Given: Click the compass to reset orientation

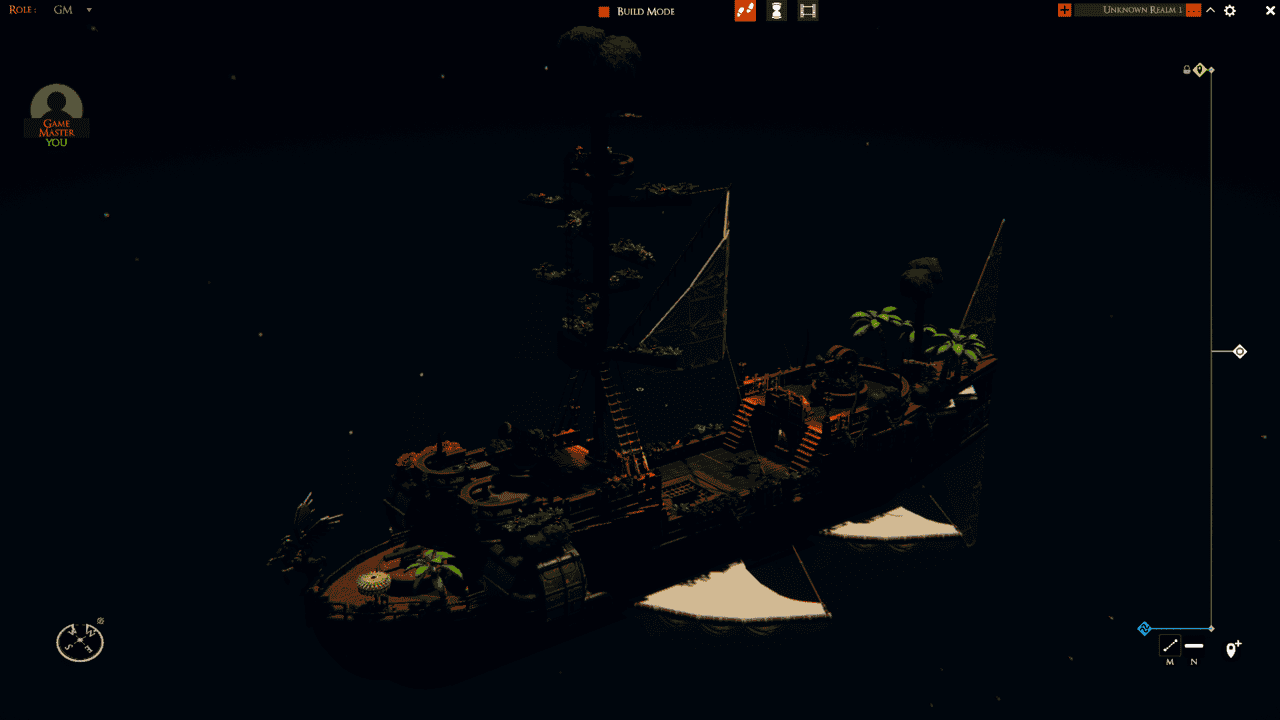Looking at the screenshot, I should (80, 642).
